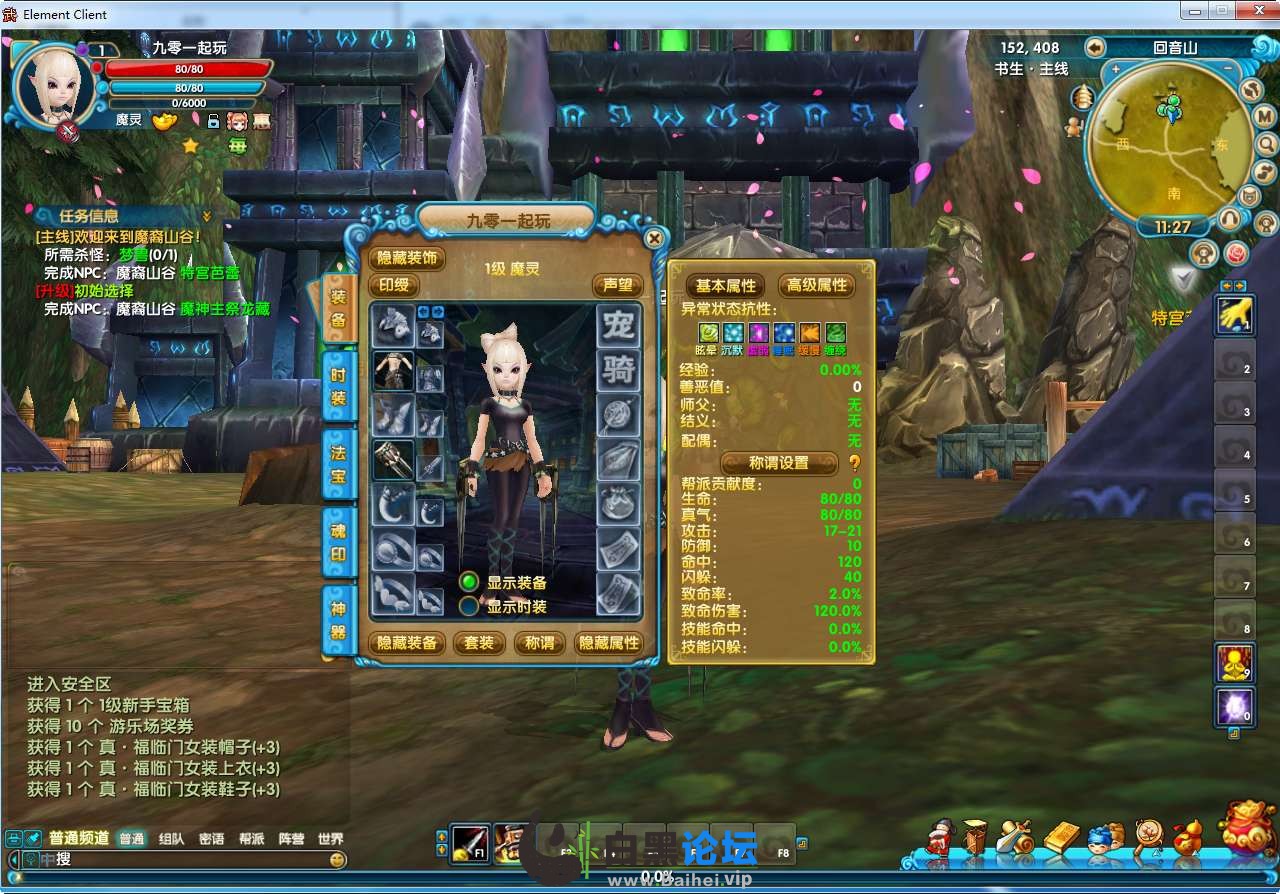The width and height of the screenshot is (1280, 894).
Task: Activate the F1 sword skill on hotbar
Action: click(469, 843)
